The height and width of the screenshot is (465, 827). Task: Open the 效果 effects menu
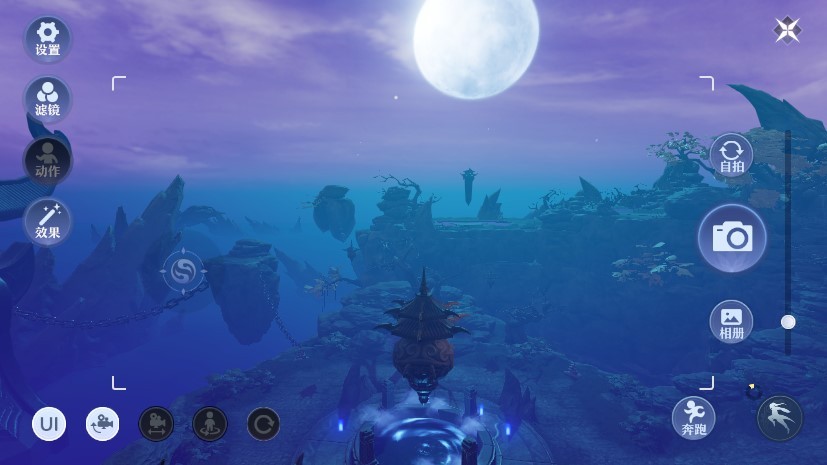[47, 221]
